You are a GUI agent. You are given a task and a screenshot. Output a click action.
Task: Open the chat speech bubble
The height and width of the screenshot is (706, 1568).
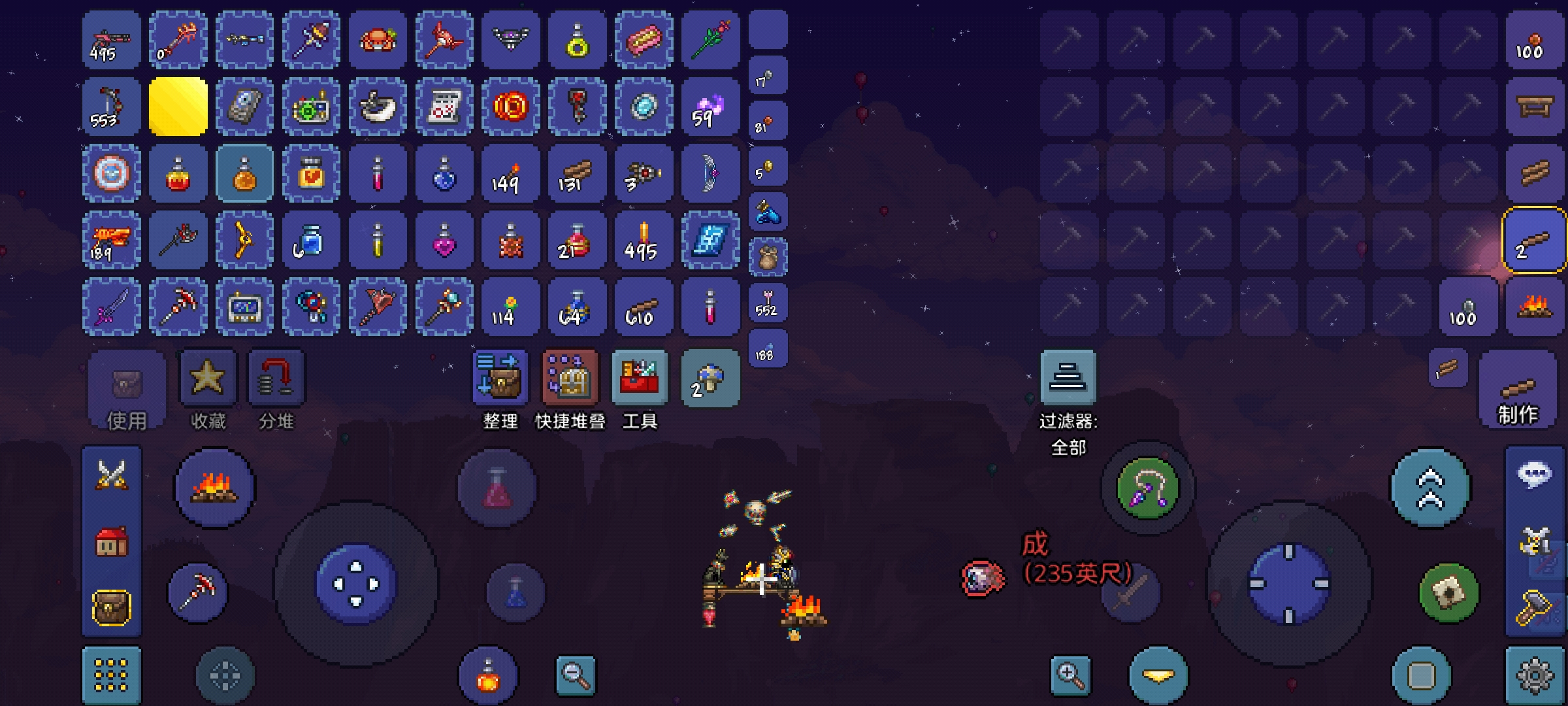coord(1534,474)
